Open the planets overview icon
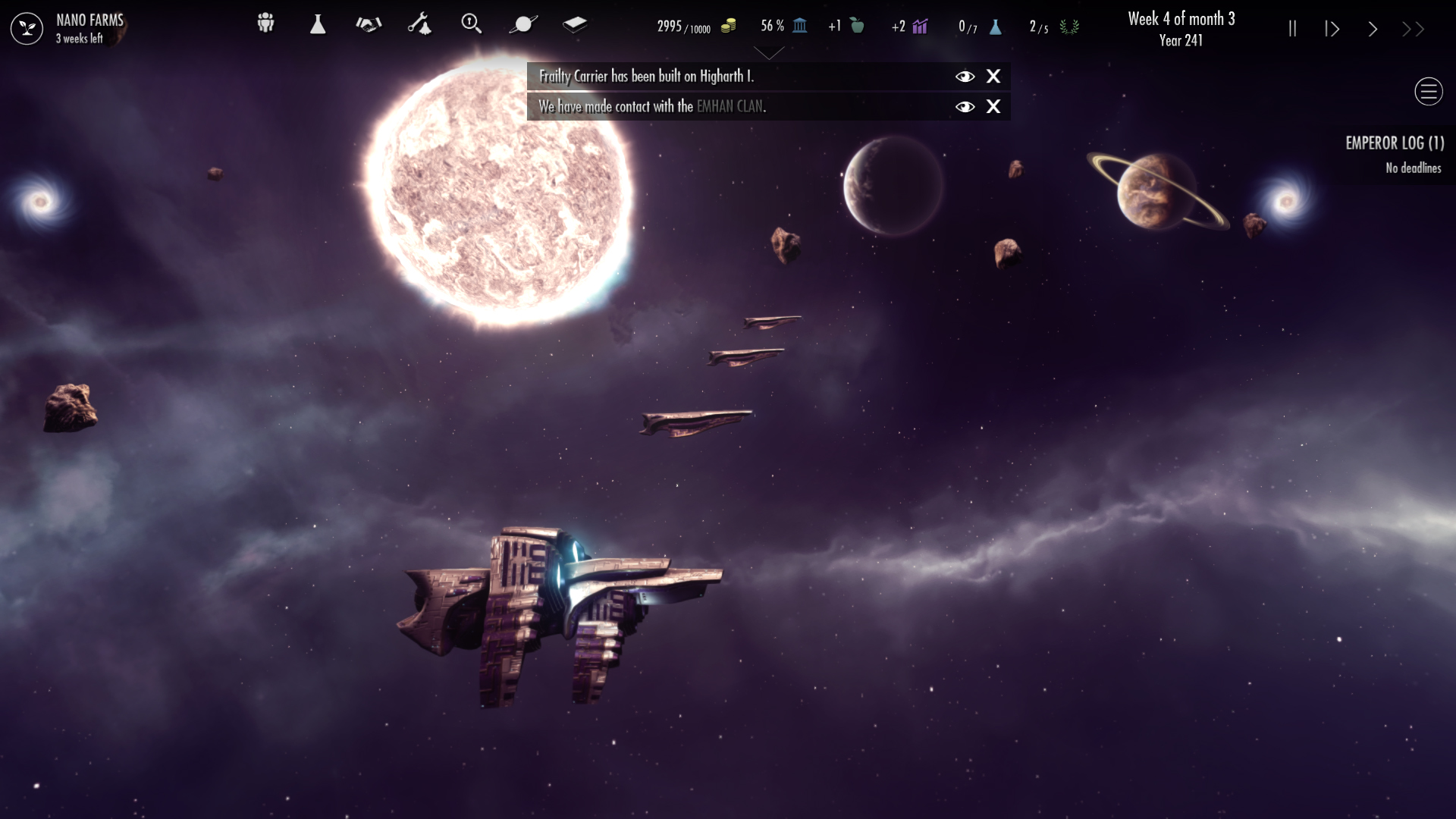This screenshot has height=819, width=1456. (523, 24)
